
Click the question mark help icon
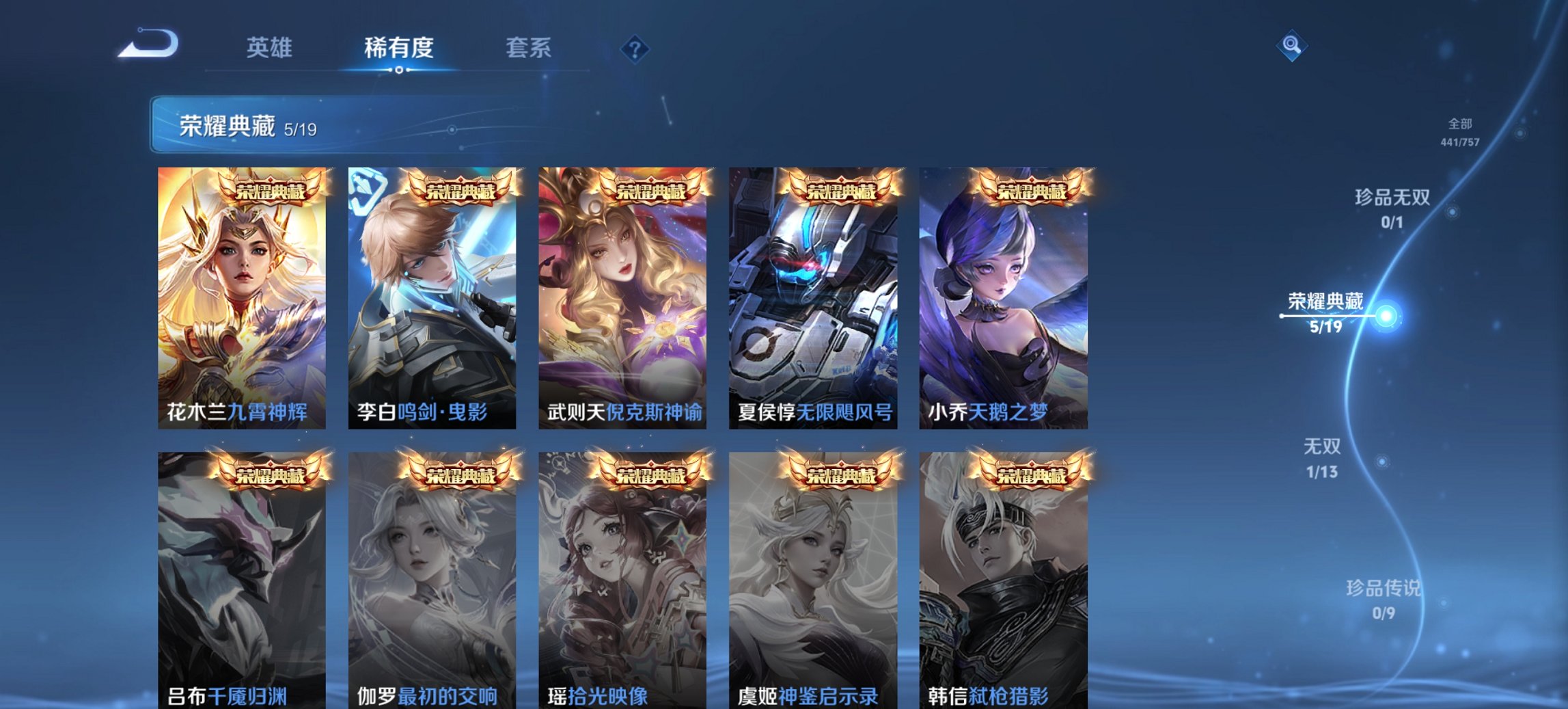pyautogui.click(x=635, y=48)
